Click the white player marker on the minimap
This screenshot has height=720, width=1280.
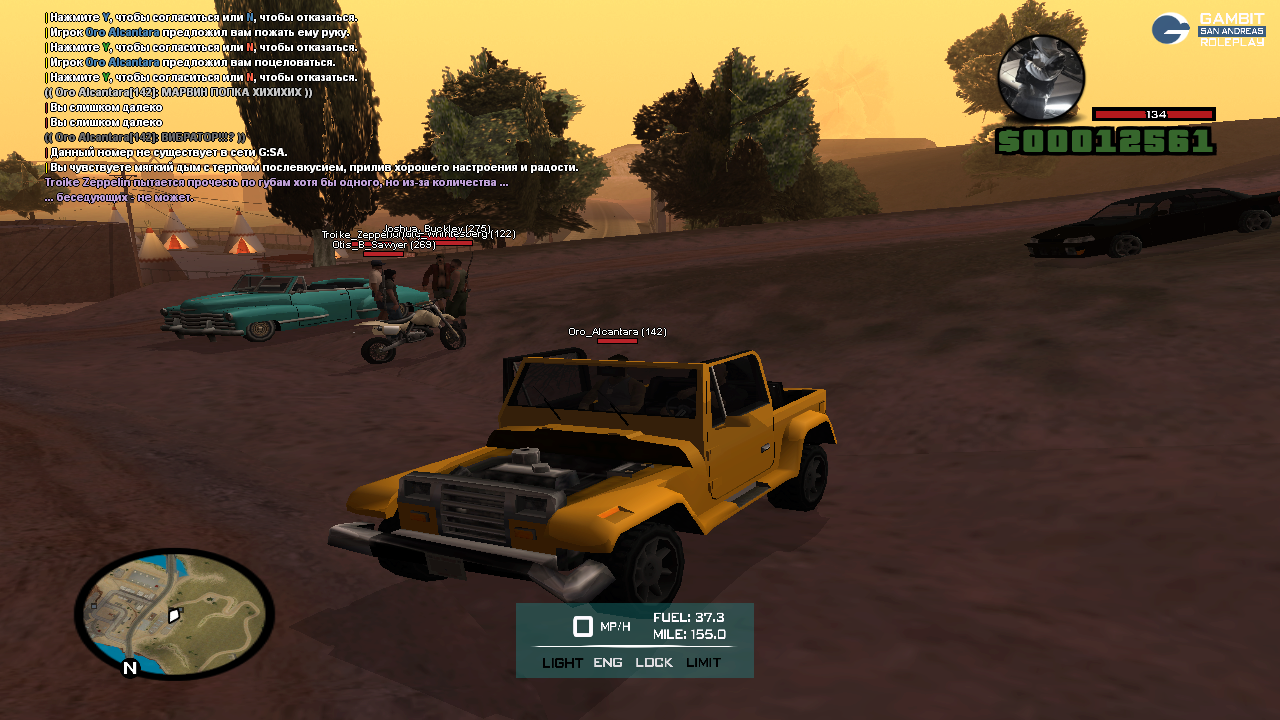tap(174, 615)
